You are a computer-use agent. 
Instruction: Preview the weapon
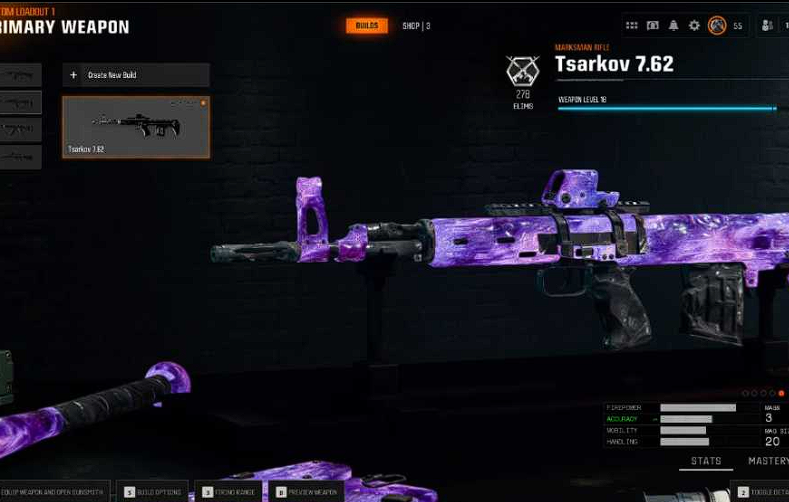coord(309,492)
